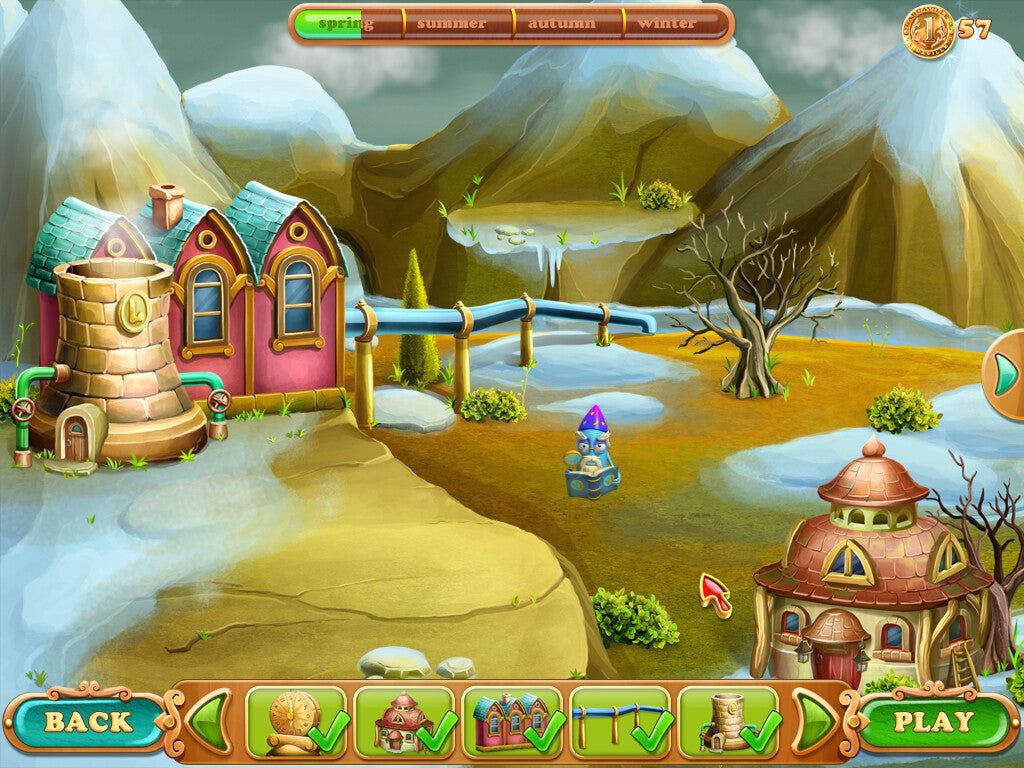Viewport: 1024px width, 768px height.
Task: Go back with the BACK button
Action: pyautogui.click(x=86, y=722)
